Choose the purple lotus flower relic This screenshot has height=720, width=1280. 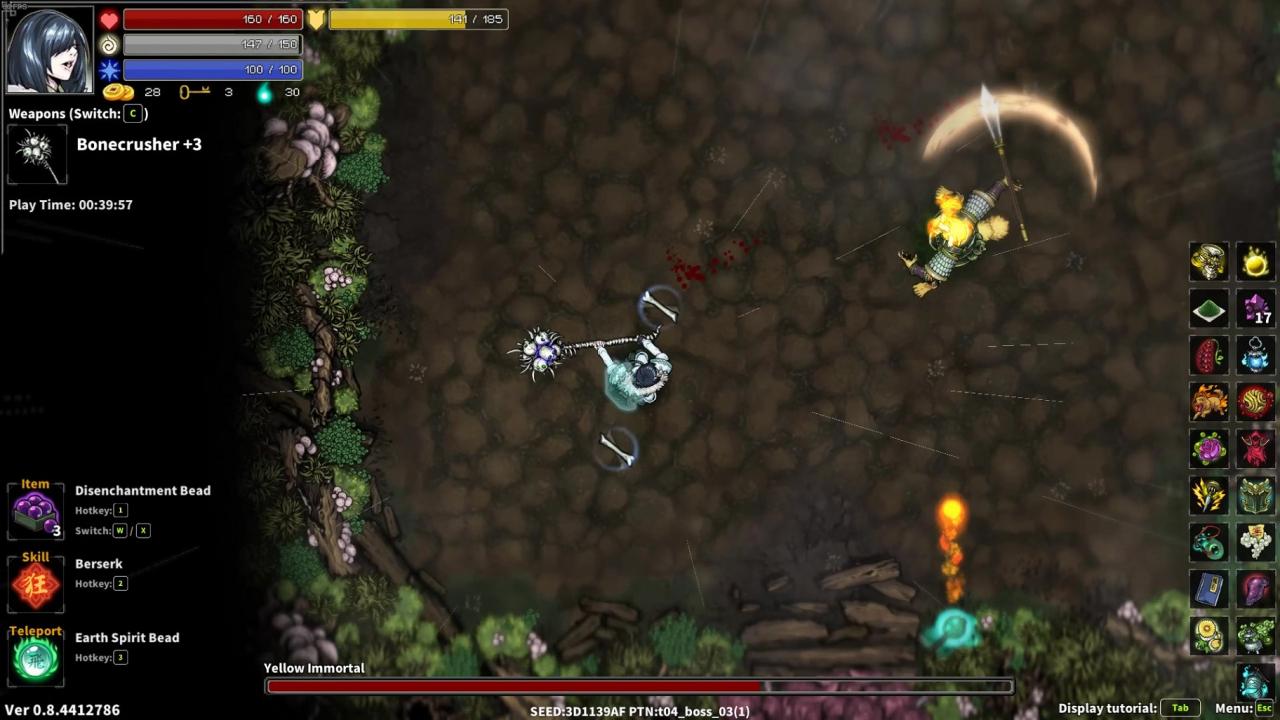[1209, 449]
